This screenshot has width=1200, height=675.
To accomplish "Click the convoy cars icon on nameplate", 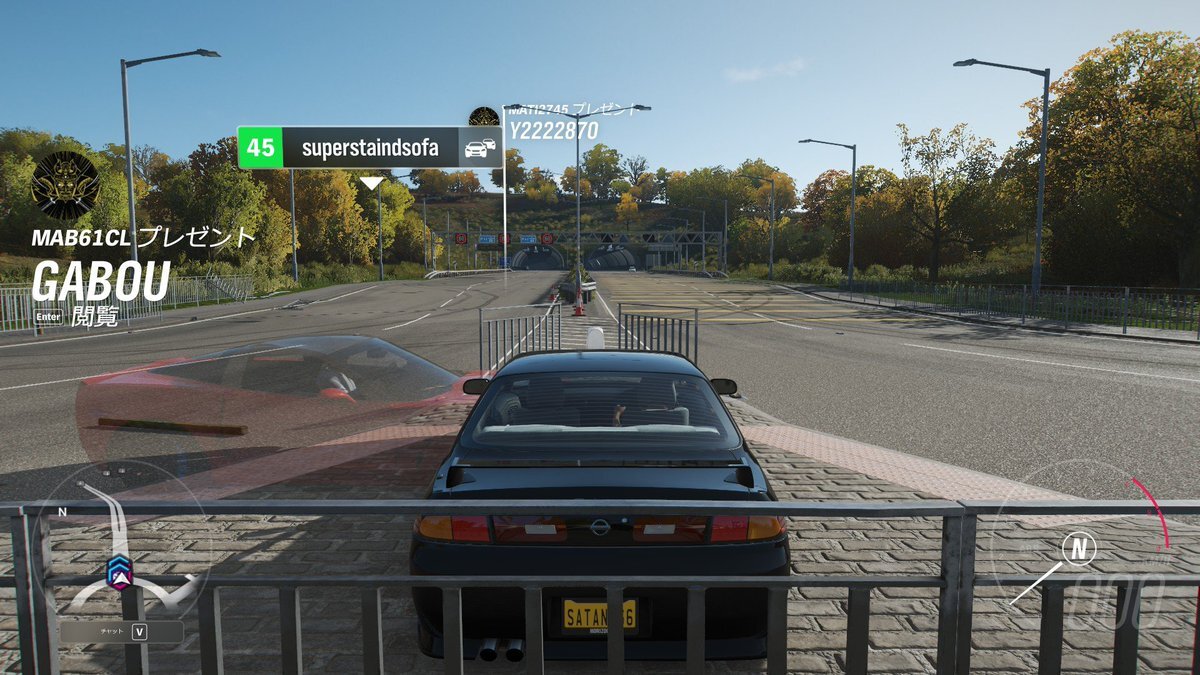I will pyautogui.click(x=479, y=148).
